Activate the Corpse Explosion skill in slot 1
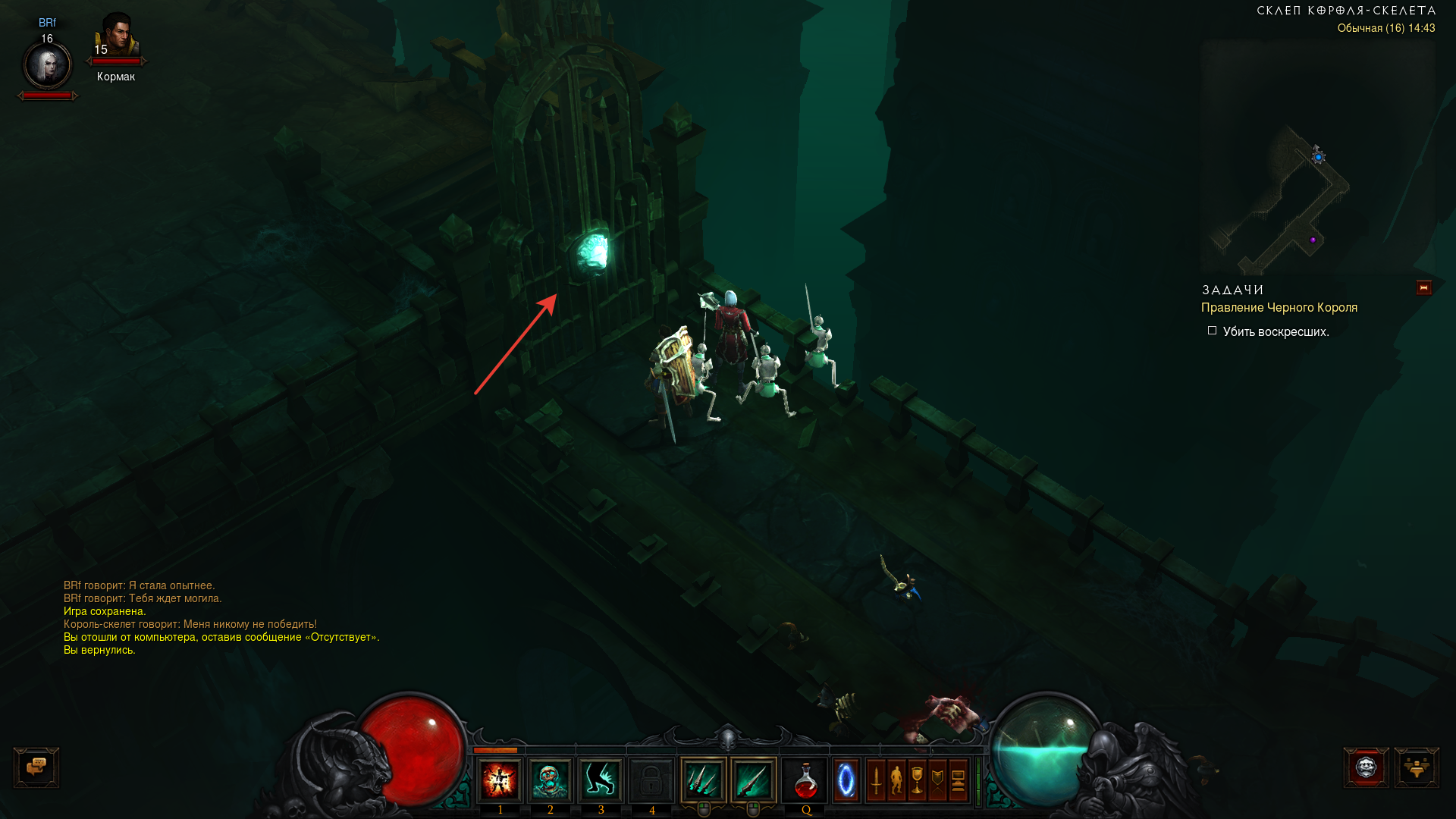This screenshot has height=819, width=1456. 500,780
